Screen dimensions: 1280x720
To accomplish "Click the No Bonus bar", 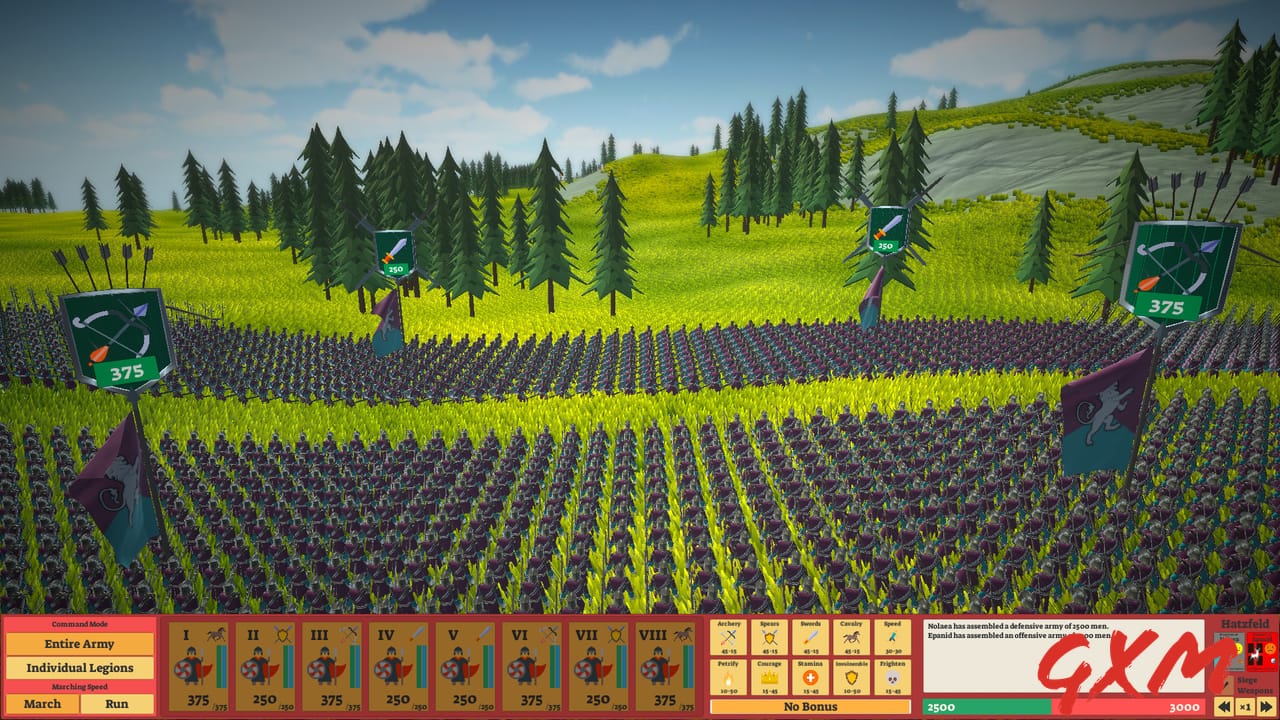I will [x=810, y=707].
